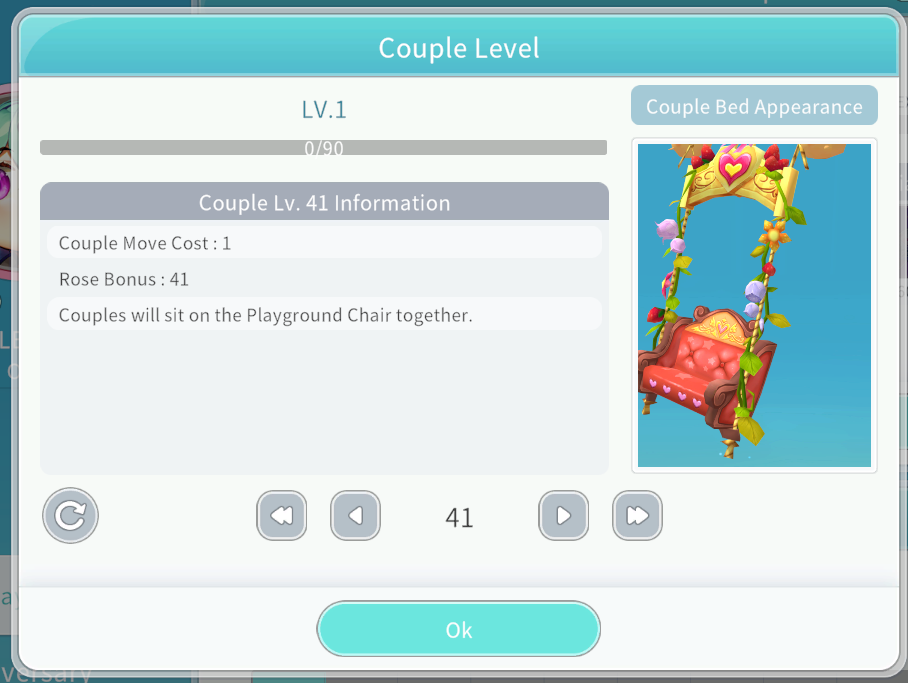Go to previous couple level
The height and width of the screenshot is (683, 908).
(355, 516)
